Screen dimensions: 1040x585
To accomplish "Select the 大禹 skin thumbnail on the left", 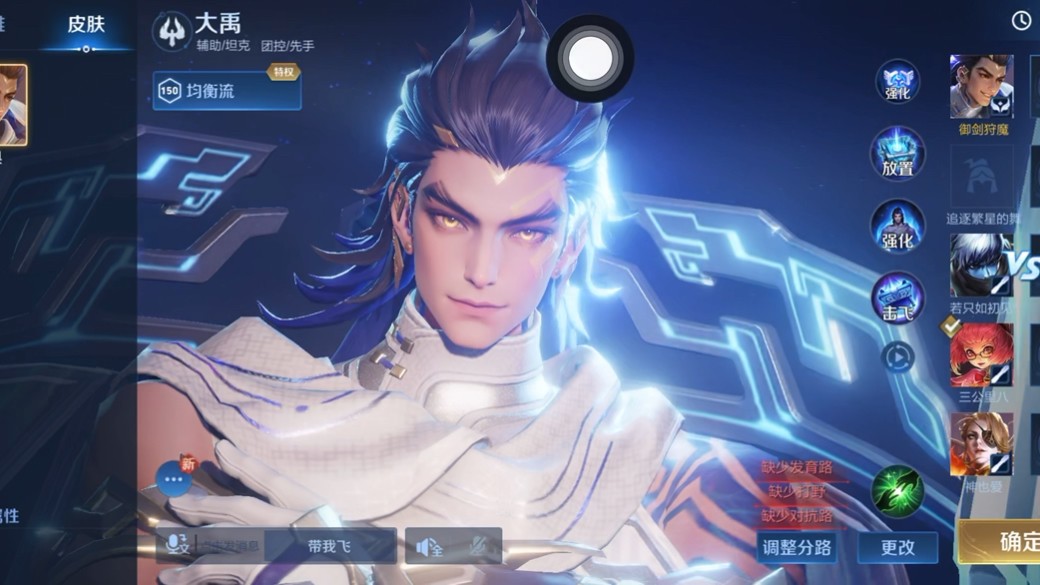I will point(12,104).
